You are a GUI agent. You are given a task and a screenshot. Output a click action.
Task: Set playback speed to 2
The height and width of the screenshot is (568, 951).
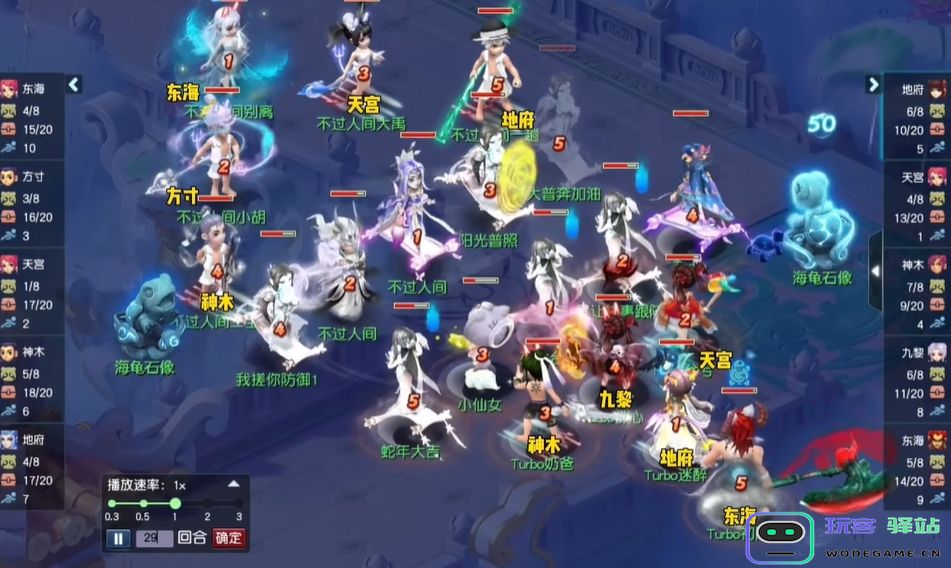(x=207, y=504)
